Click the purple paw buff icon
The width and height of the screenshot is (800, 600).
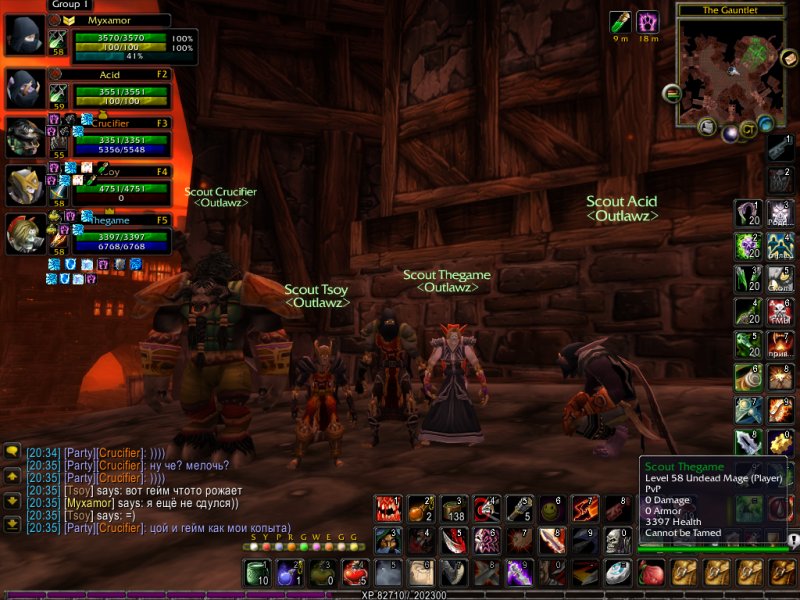[x=648, y=22]
